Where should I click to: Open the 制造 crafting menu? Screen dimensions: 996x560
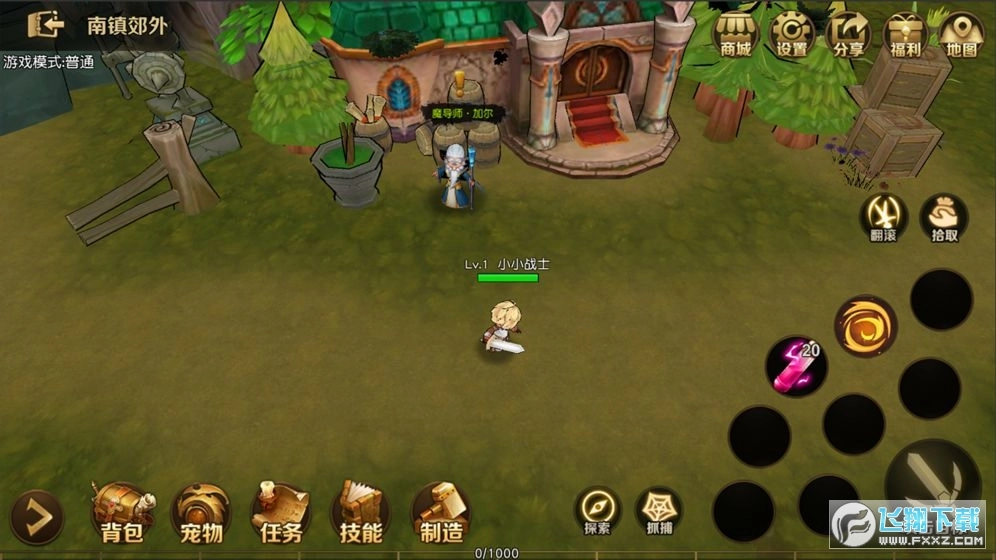(x=440, y=512)
